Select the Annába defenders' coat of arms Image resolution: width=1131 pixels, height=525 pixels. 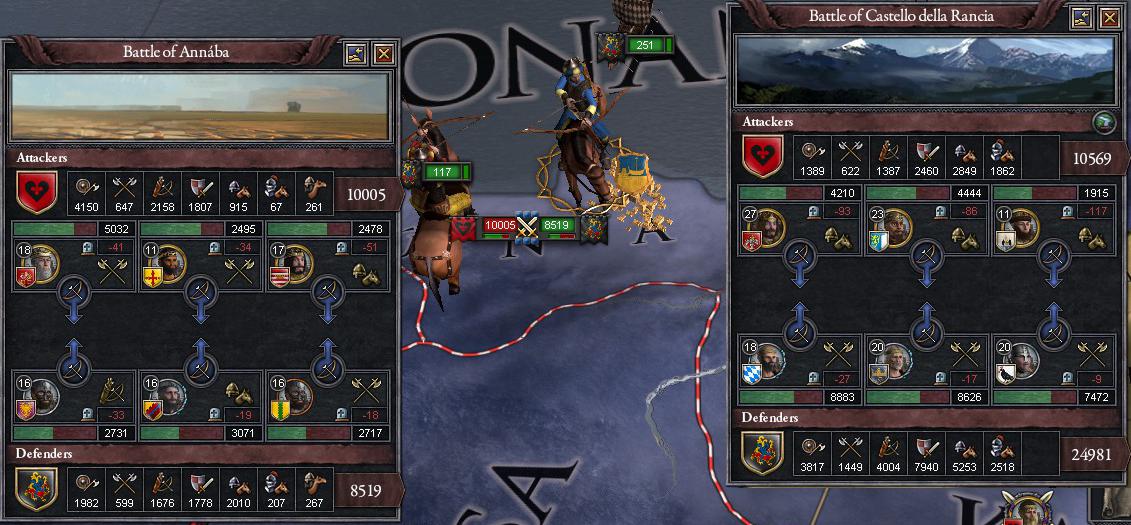pyautogui.click(x=35, y=488)
